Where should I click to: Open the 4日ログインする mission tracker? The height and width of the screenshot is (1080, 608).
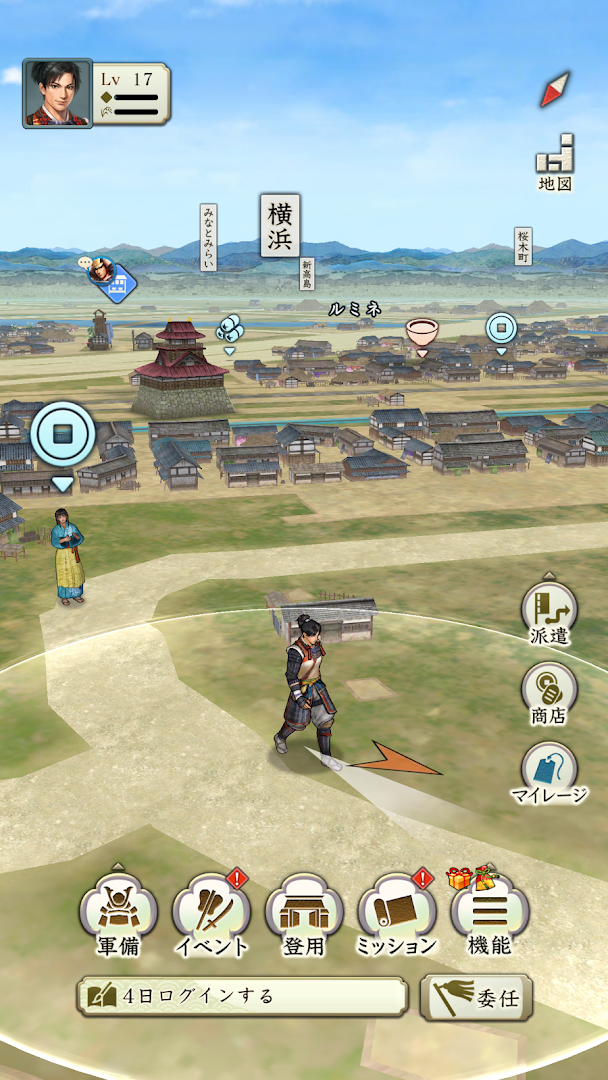[x=243, y=997]
